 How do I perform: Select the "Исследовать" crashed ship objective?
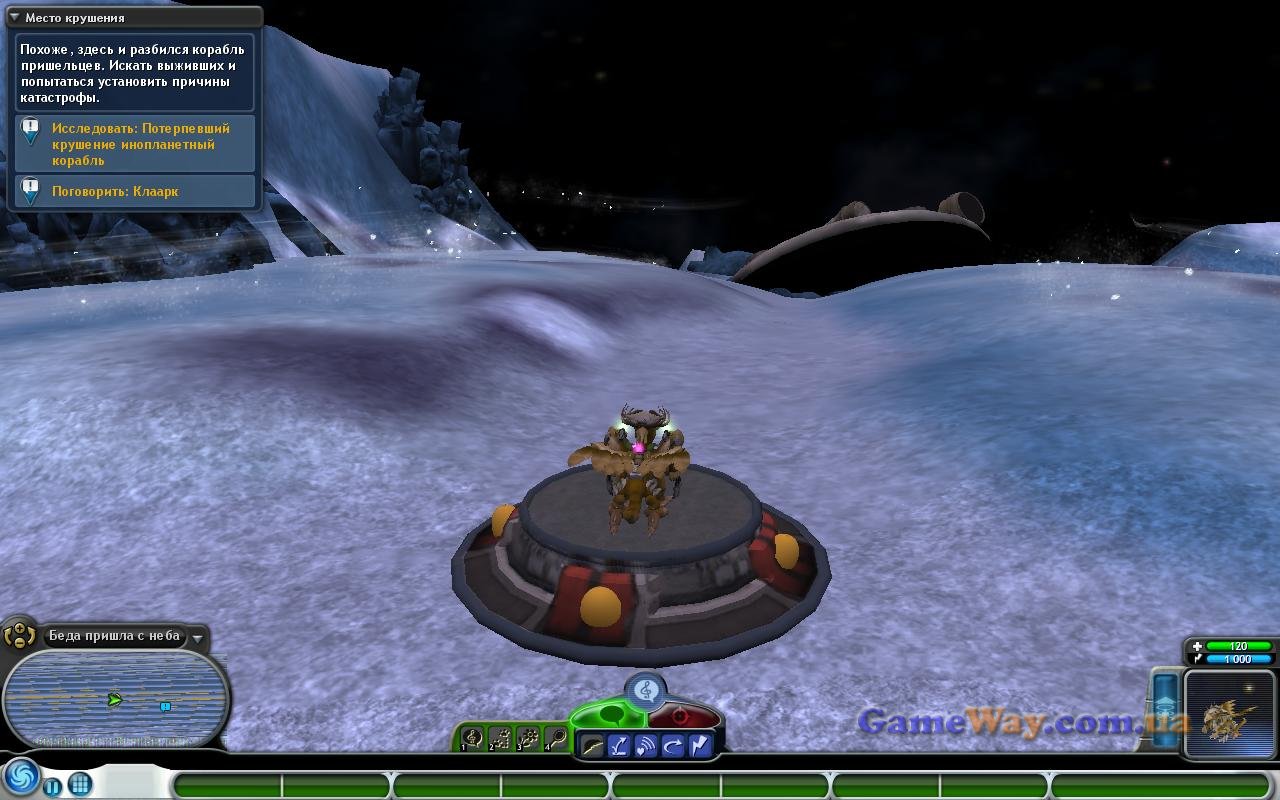click(x=140, y=144)
